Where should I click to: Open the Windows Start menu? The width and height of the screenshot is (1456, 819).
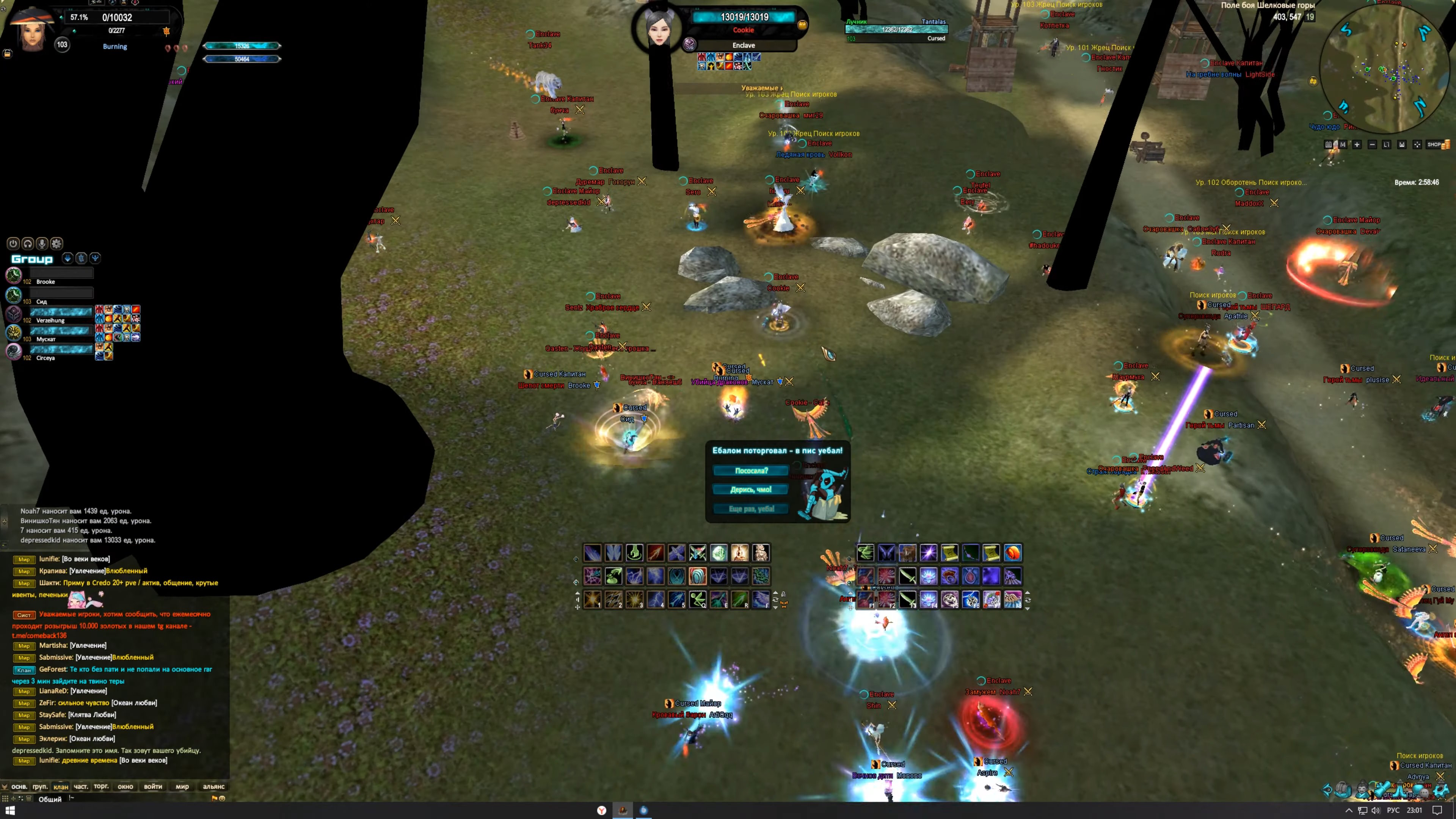9,811
